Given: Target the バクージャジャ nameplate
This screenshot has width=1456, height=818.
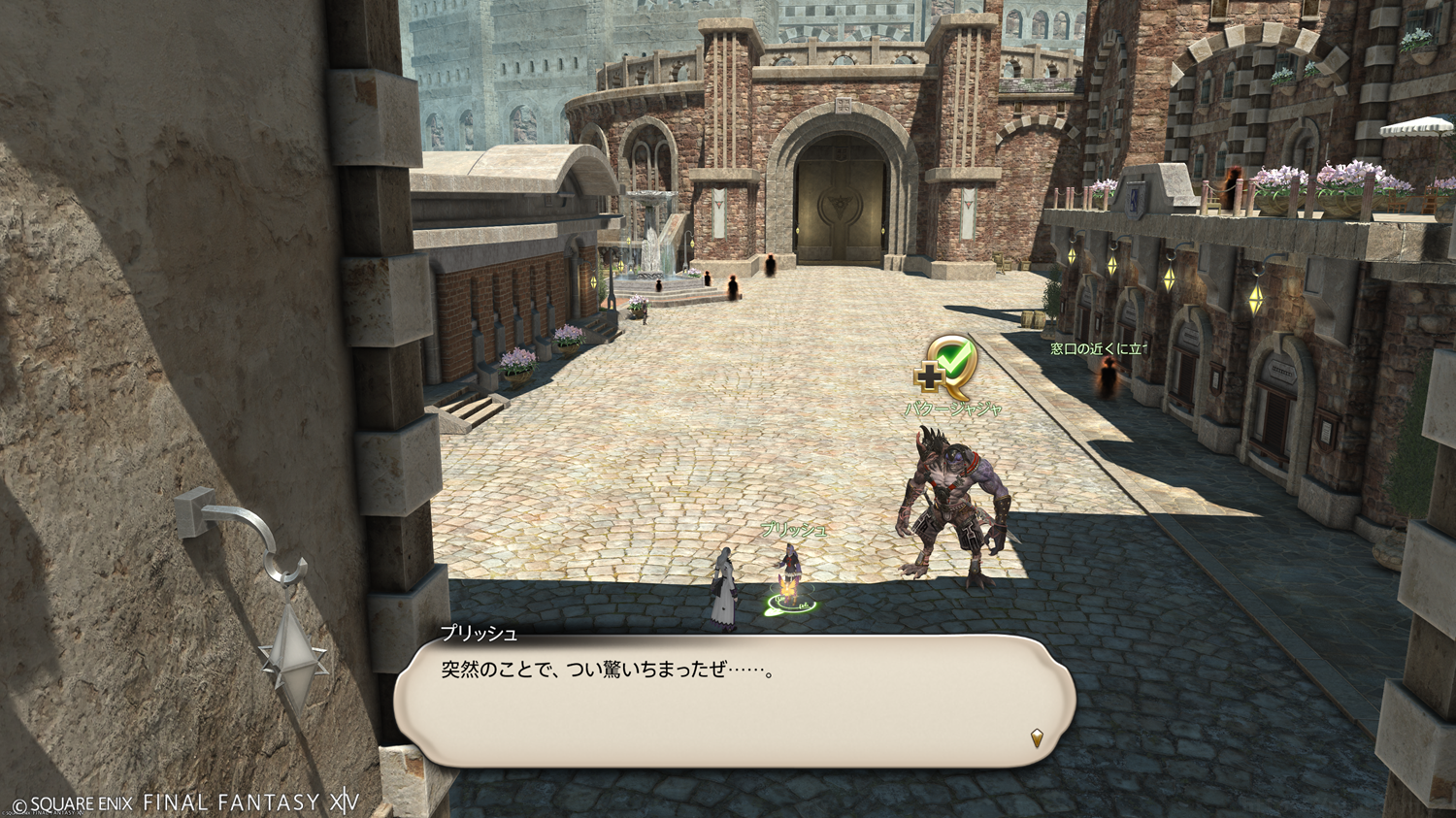Looking at the screenshot, I should (x=953, y=409).
